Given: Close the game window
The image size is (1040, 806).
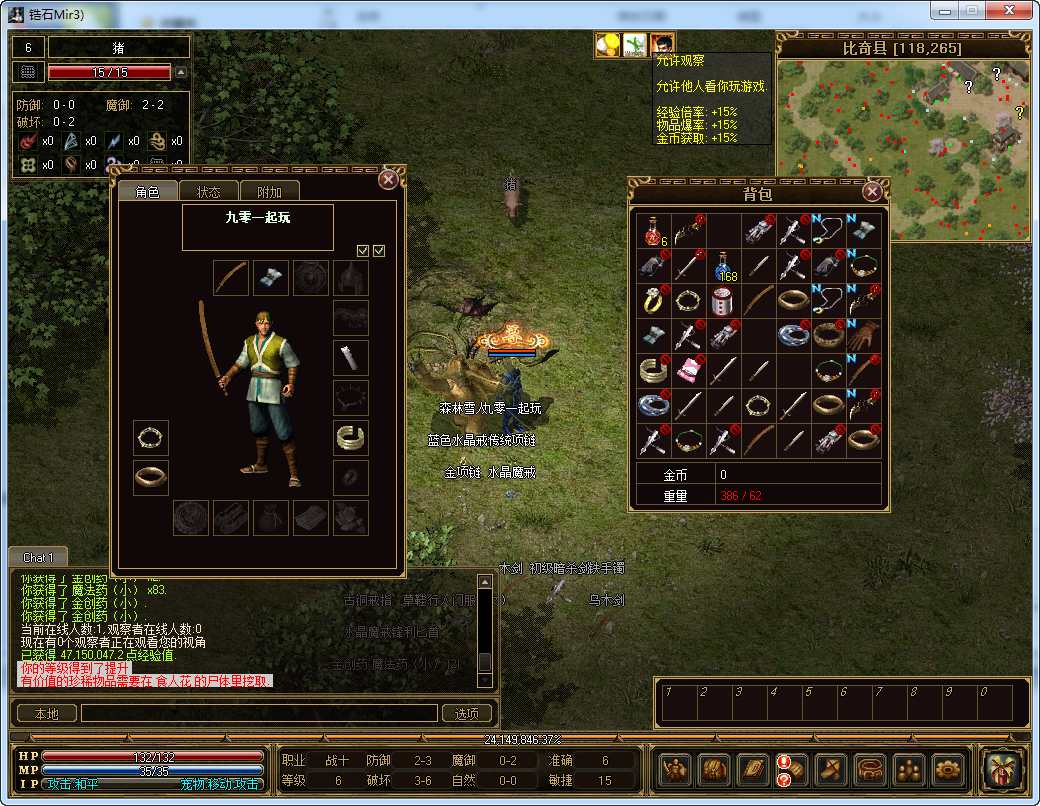Looking at the screenshot, I should click(x=1009, y=10).
